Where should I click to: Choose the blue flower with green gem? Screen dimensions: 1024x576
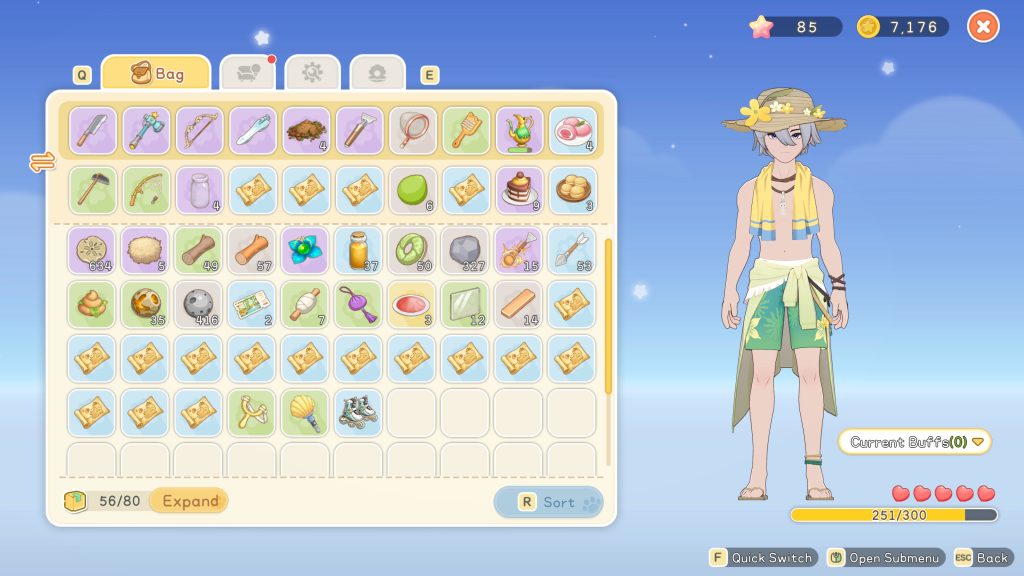306,251
